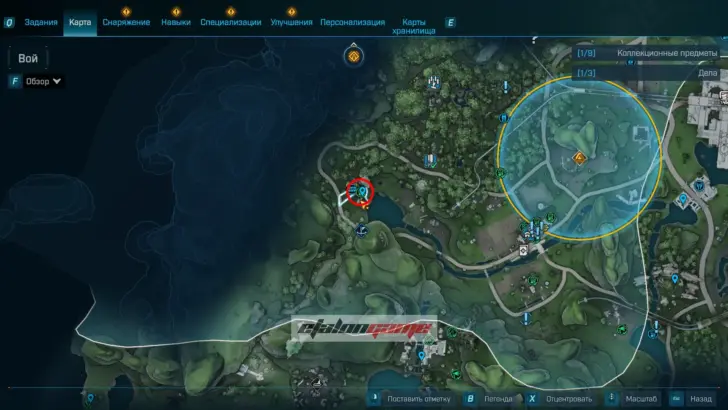Click Отцентровать to center the map
The height and width of the screenshot is (410, 728).
point(573,398)
